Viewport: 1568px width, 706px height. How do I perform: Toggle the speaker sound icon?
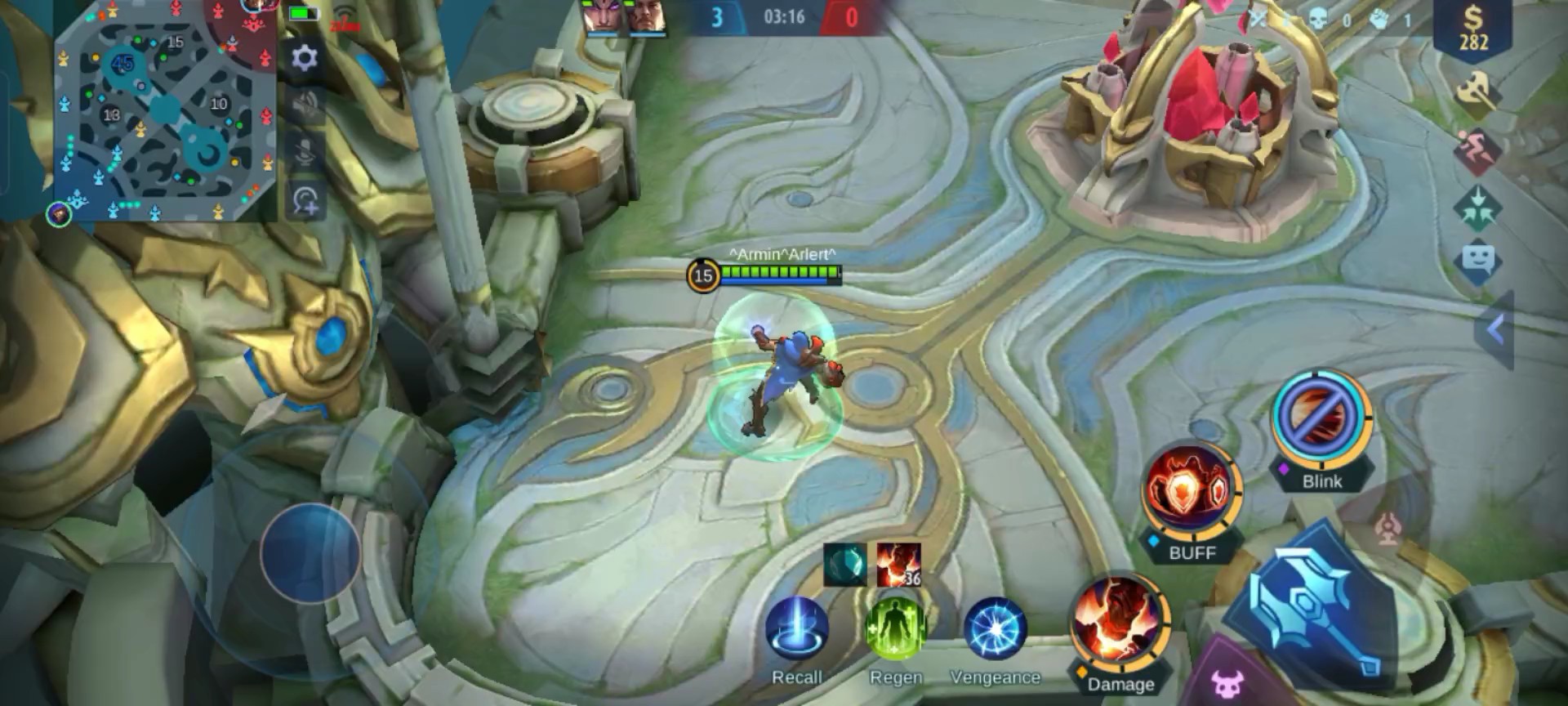[x=305, y=105]
